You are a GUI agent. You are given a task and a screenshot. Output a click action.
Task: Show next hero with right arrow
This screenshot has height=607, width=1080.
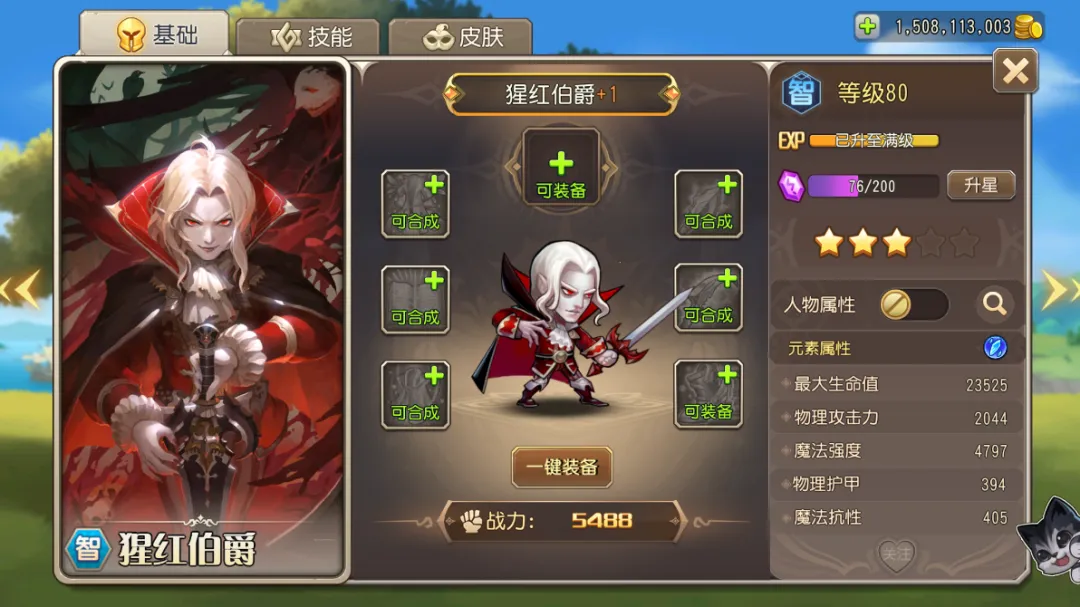(x=1055, y=289)
